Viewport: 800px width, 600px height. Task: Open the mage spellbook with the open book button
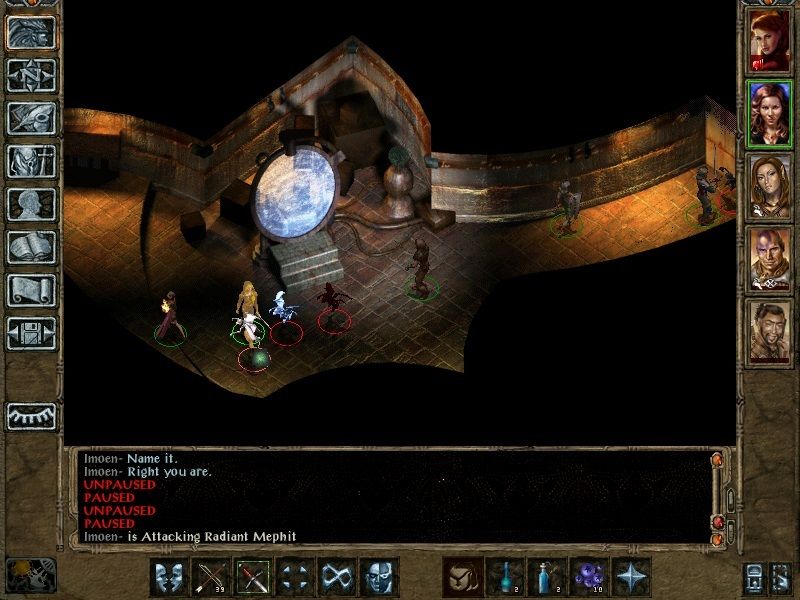point(31,247)
